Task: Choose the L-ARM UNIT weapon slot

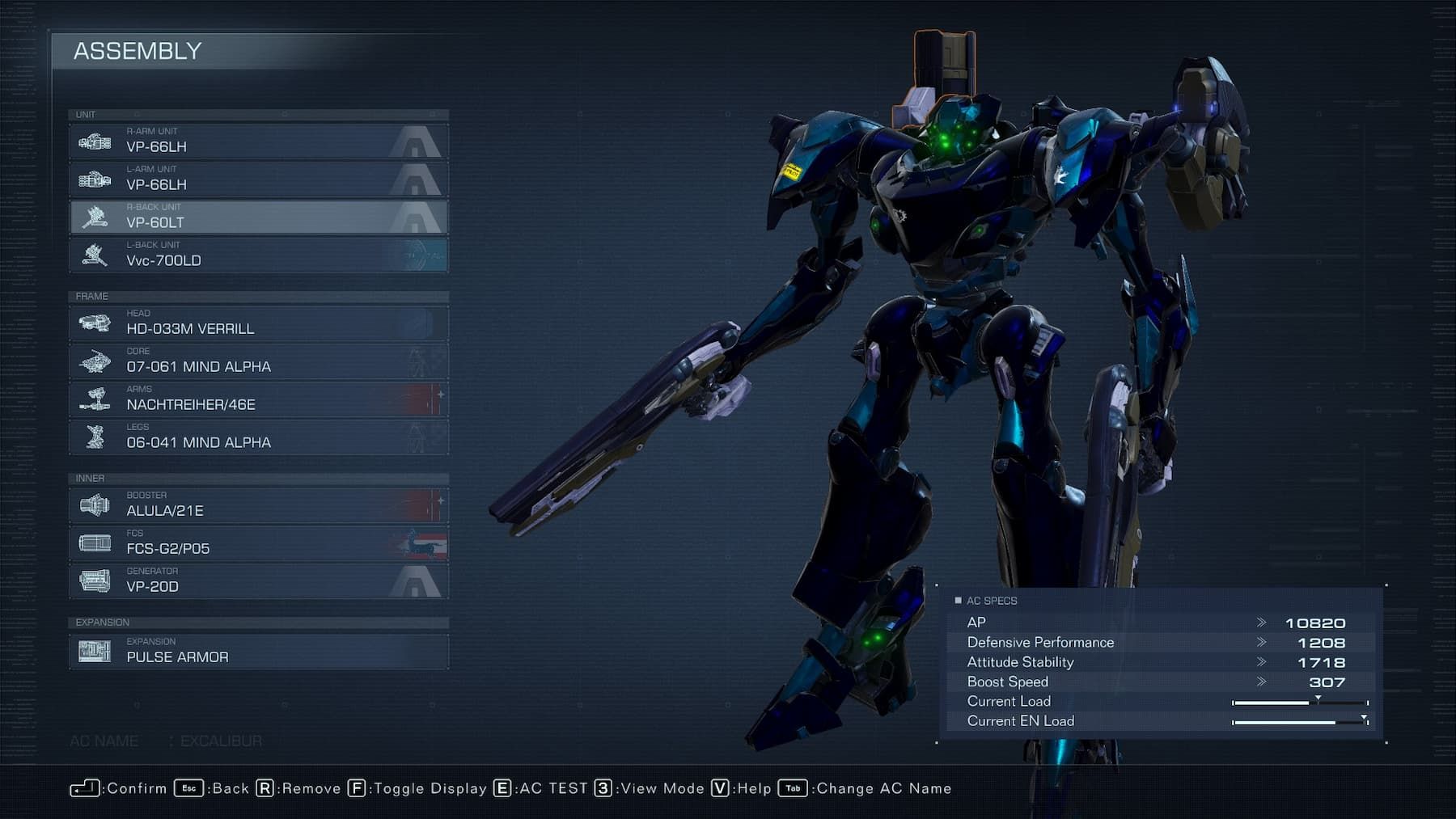Action: coord(259,179)
